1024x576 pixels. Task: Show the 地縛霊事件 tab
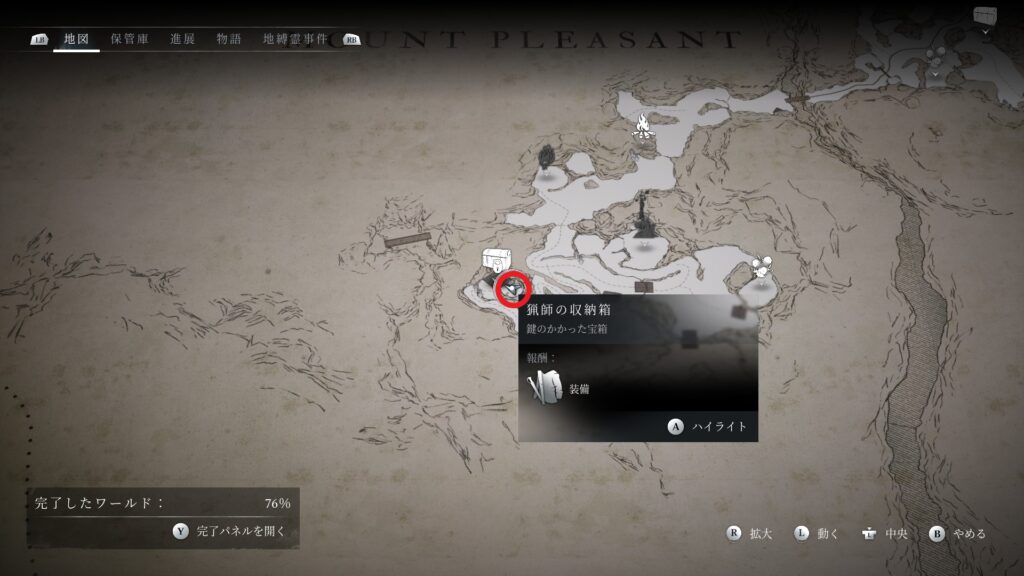(x=294, y=39)
